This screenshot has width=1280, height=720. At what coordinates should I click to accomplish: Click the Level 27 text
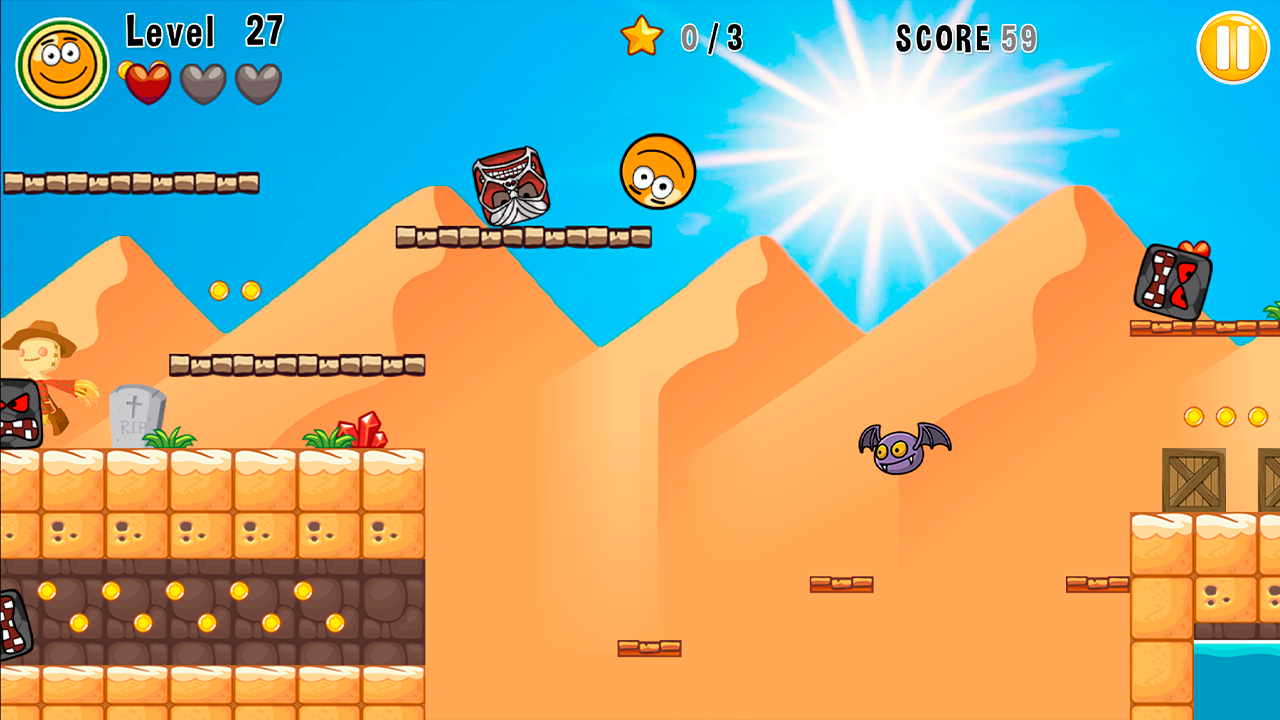[204, 33]
